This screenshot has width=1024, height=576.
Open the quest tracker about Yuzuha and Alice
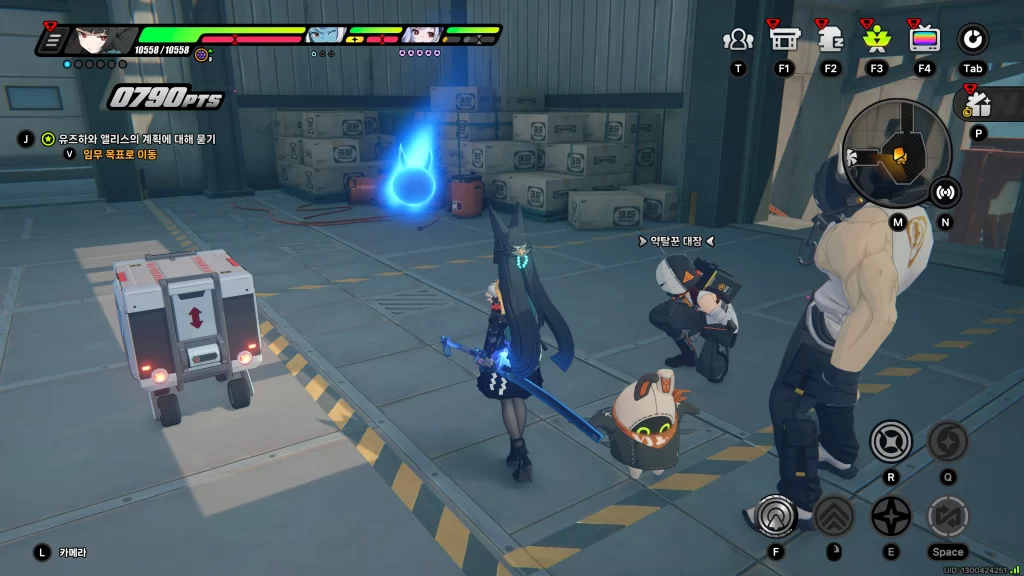[130, 139]
